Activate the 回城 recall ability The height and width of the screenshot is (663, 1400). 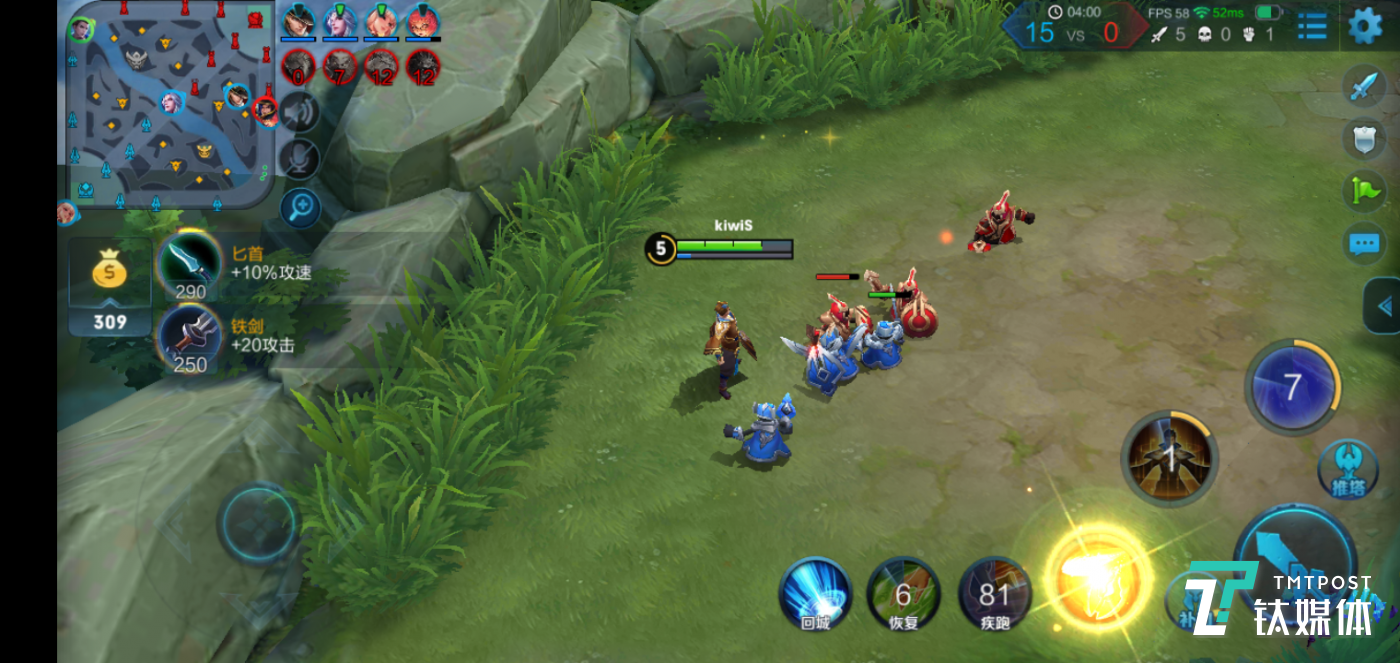815,594
